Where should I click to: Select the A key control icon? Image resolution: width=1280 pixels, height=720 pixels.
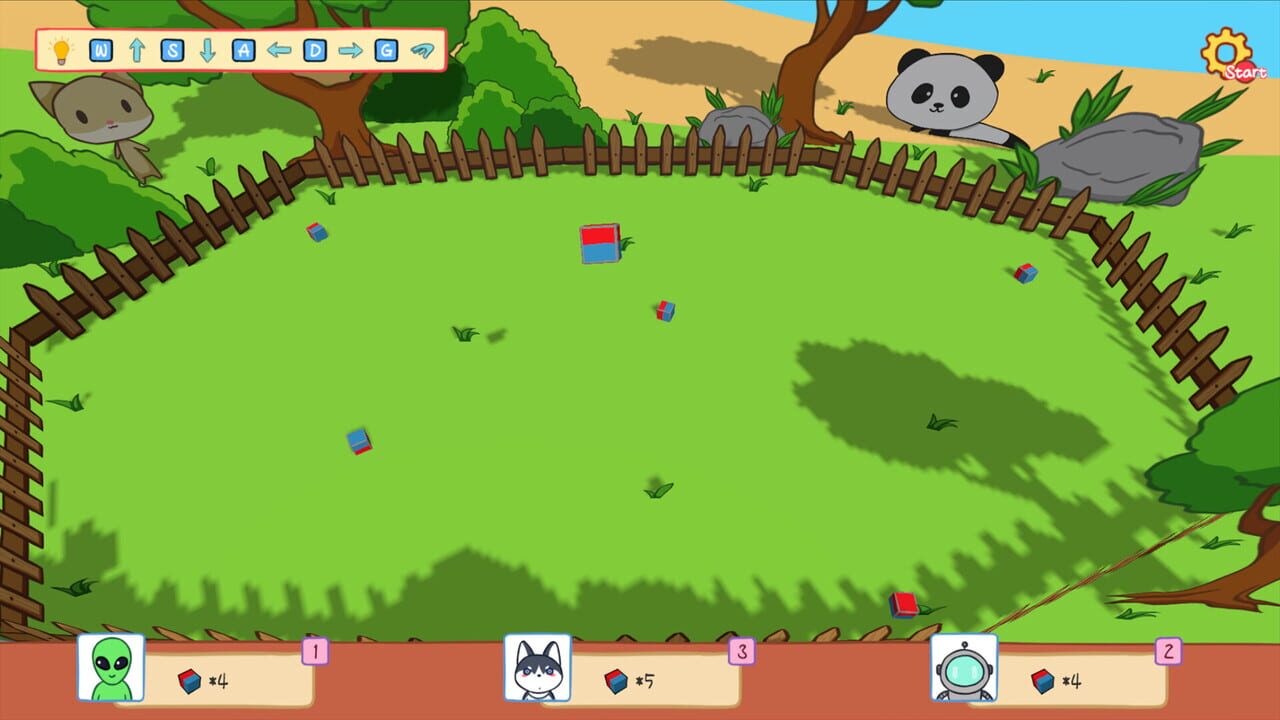(242, 47)
